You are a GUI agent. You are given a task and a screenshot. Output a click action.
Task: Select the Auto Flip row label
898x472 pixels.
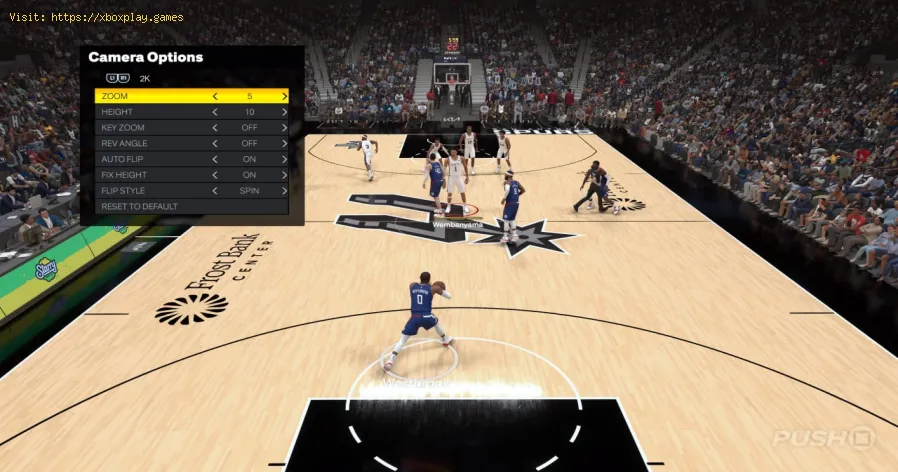tap(122, 159)
